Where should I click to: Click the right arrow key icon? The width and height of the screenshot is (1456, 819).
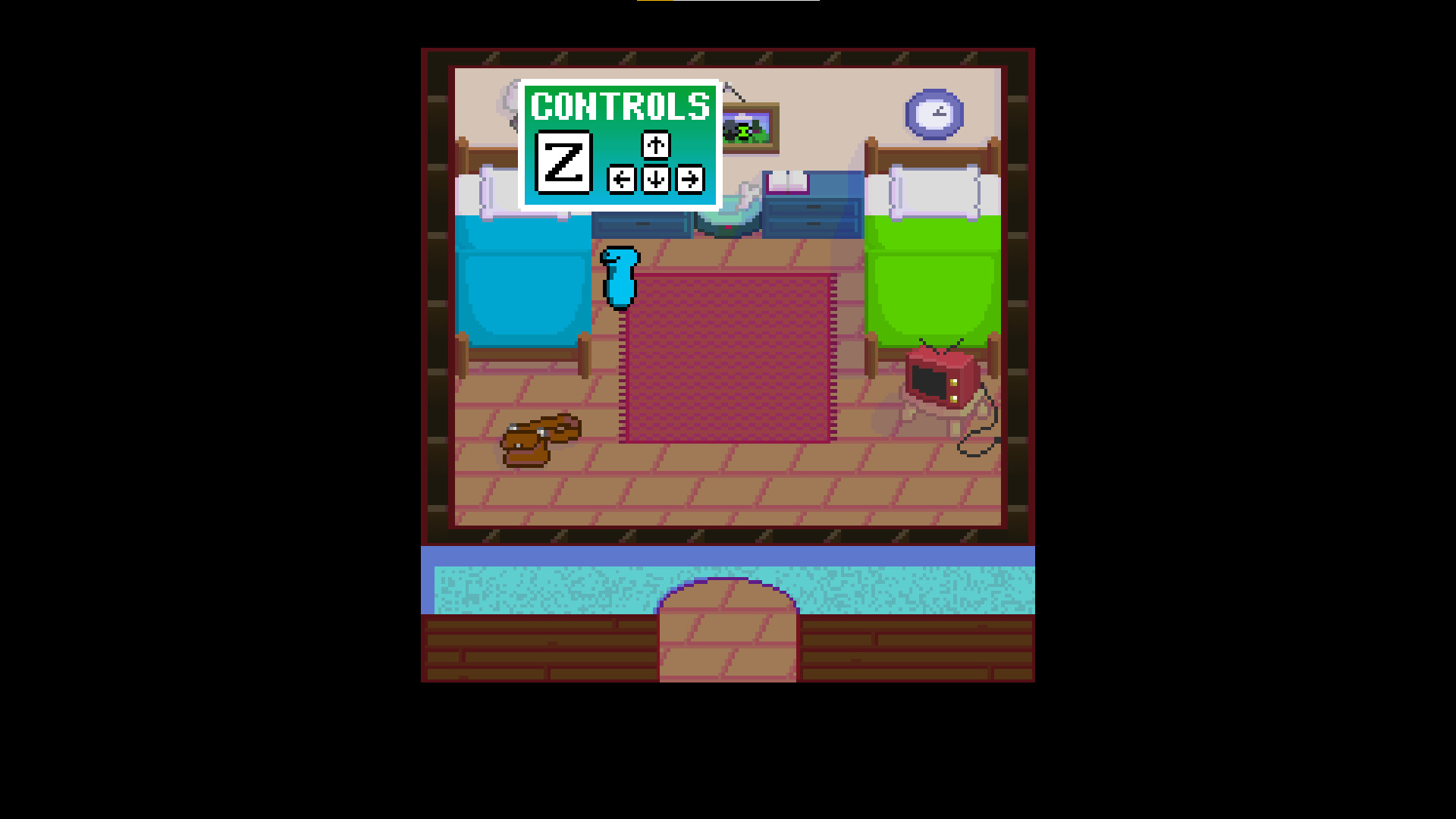[x=689, y=180]
